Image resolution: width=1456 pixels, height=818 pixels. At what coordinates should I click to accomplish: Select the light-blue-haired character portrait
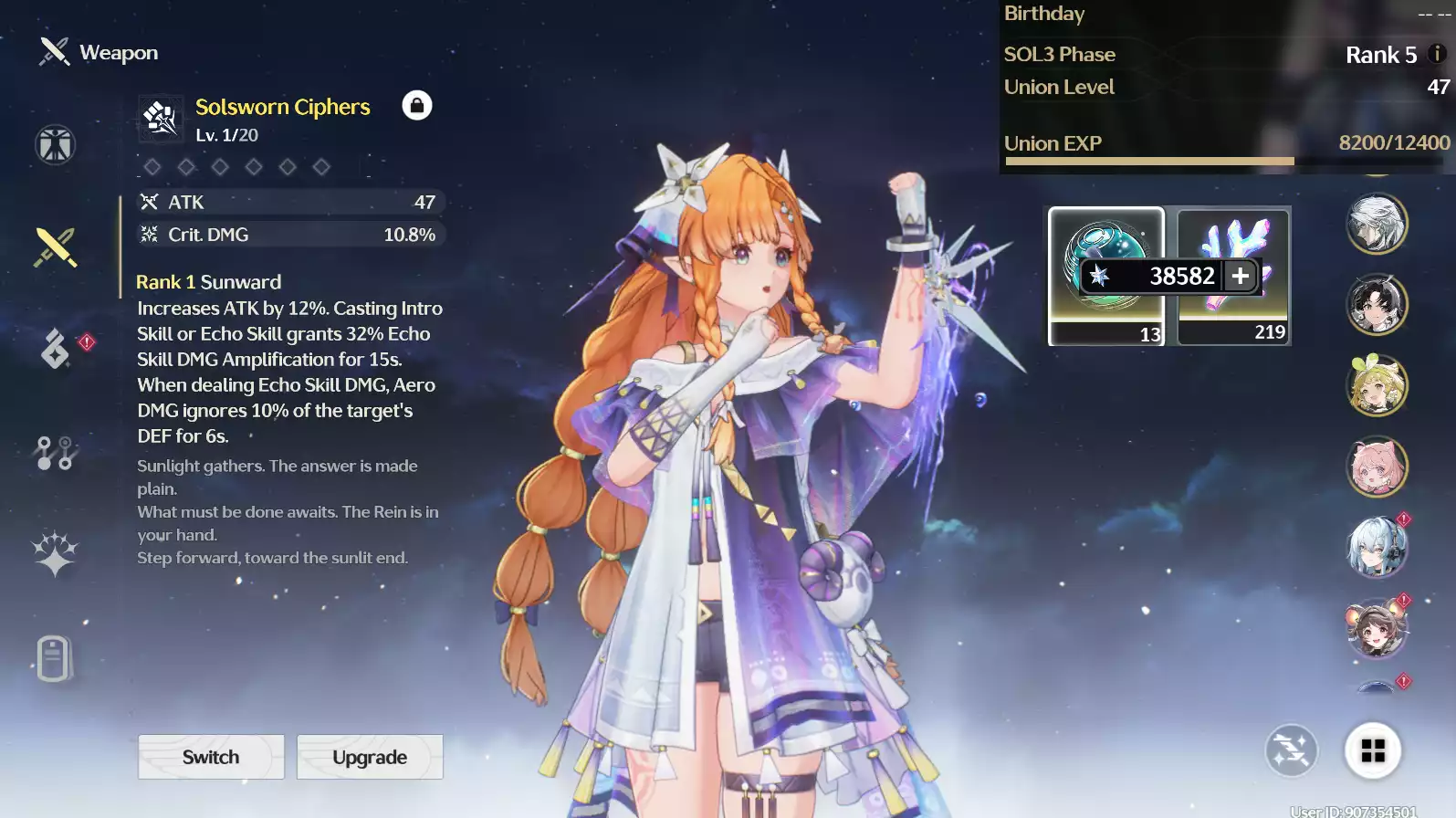point(1377,548)
